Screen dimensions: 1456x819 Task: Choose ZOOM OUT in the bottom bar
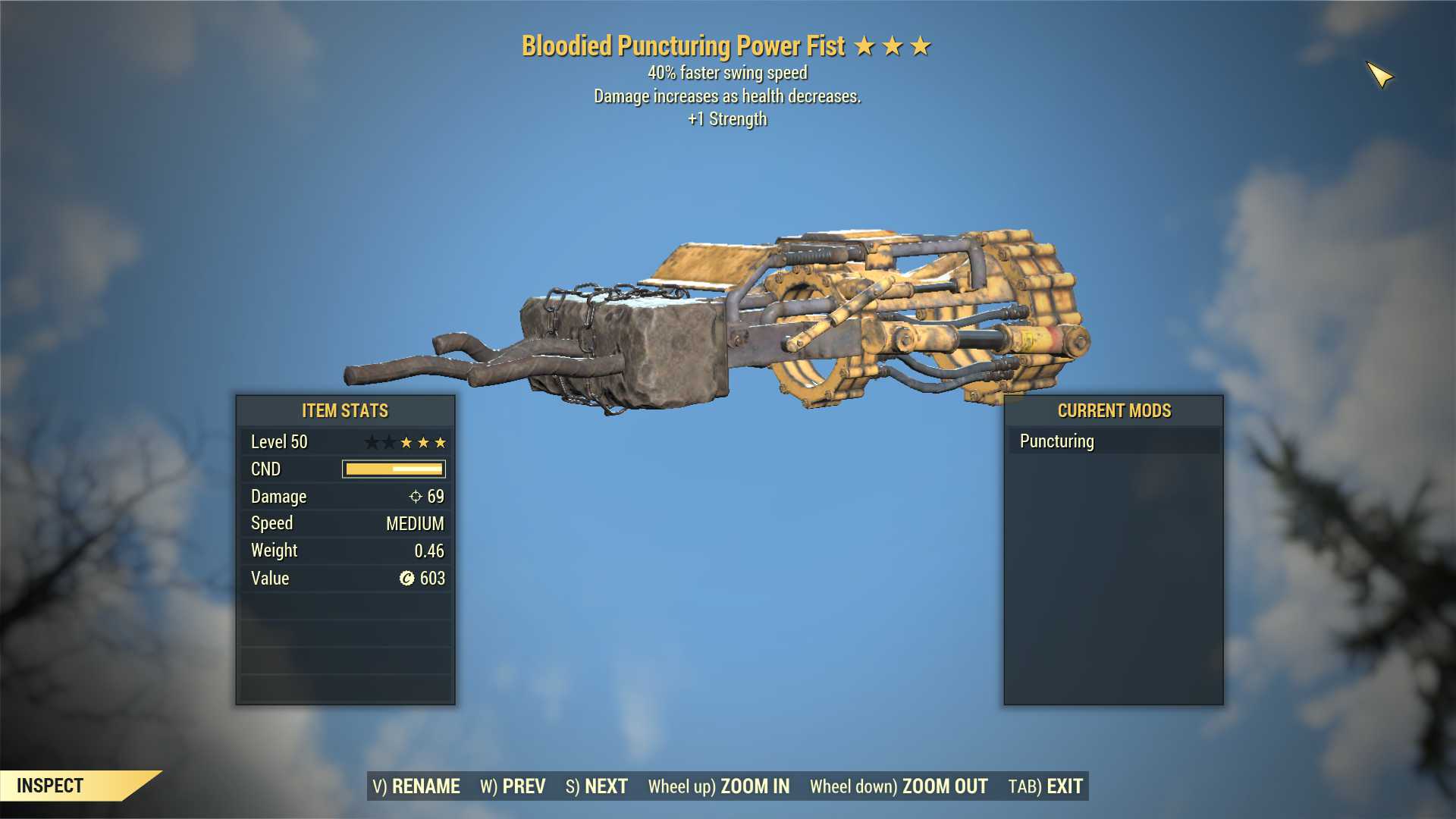click(899, 786)
